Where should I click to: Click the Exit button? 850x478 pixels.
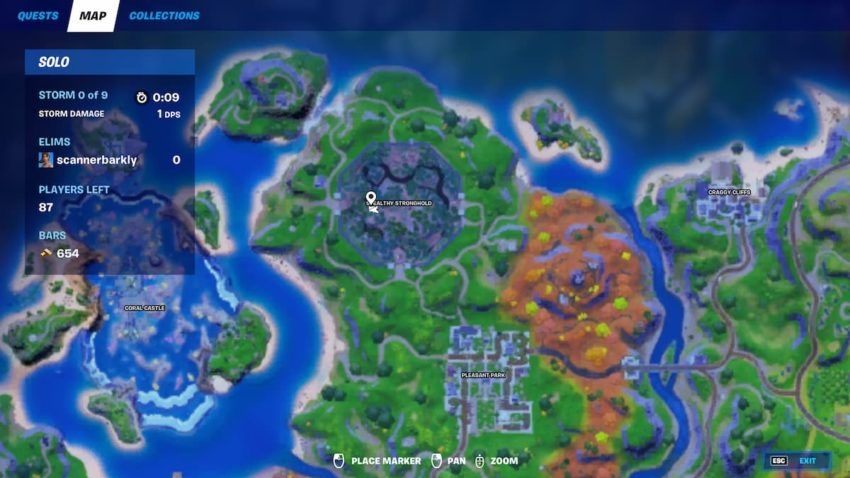click(795, 461)
